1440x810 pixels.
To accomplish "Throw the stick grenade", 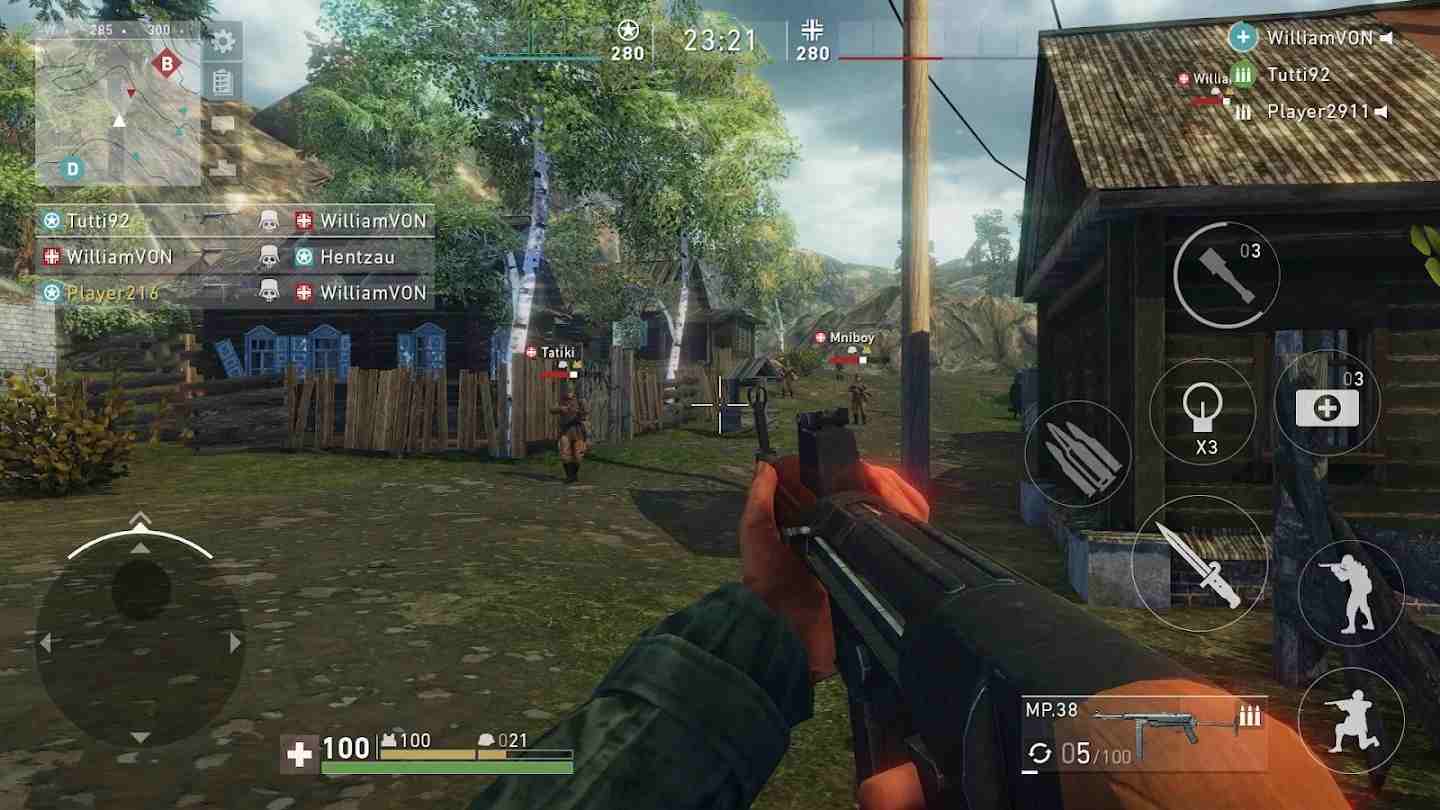I will click(x=1227, y=272).
